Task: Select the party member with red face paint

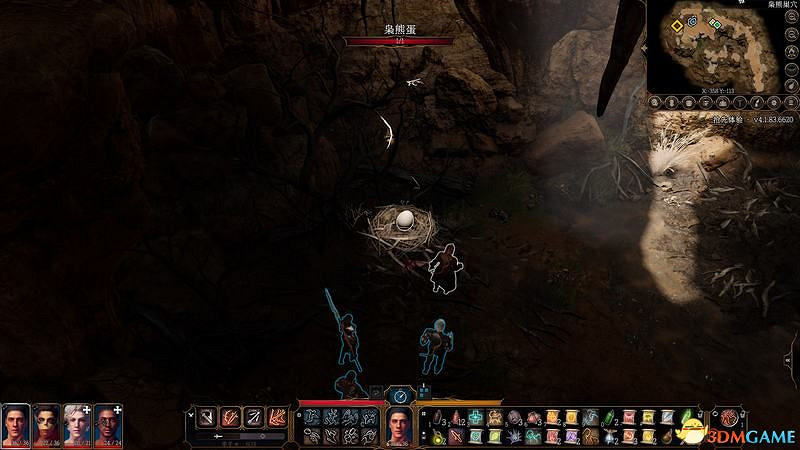Action: [x=47, y=424]
